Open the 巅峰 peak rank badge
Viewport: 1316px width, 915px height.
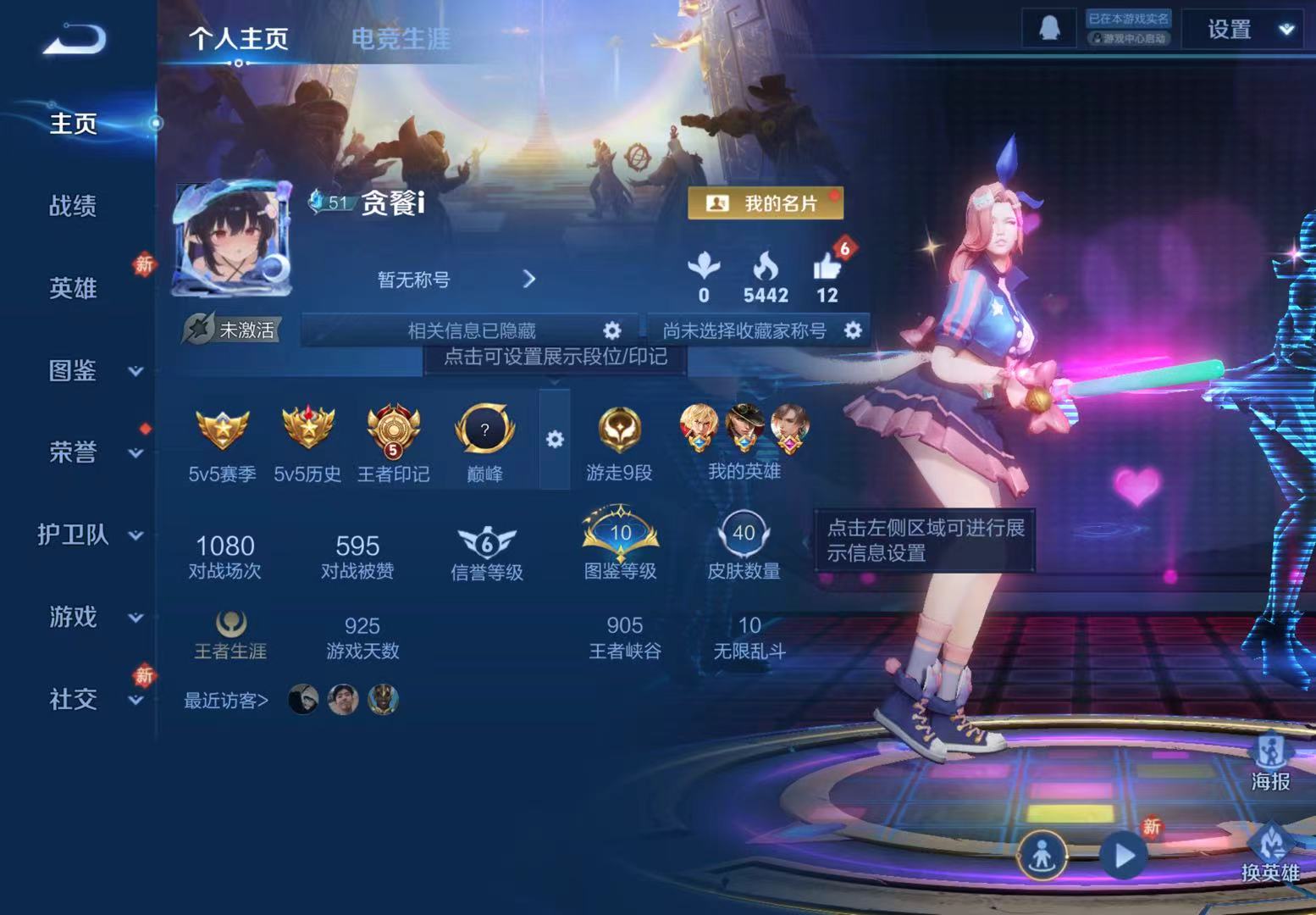(484, 430)
